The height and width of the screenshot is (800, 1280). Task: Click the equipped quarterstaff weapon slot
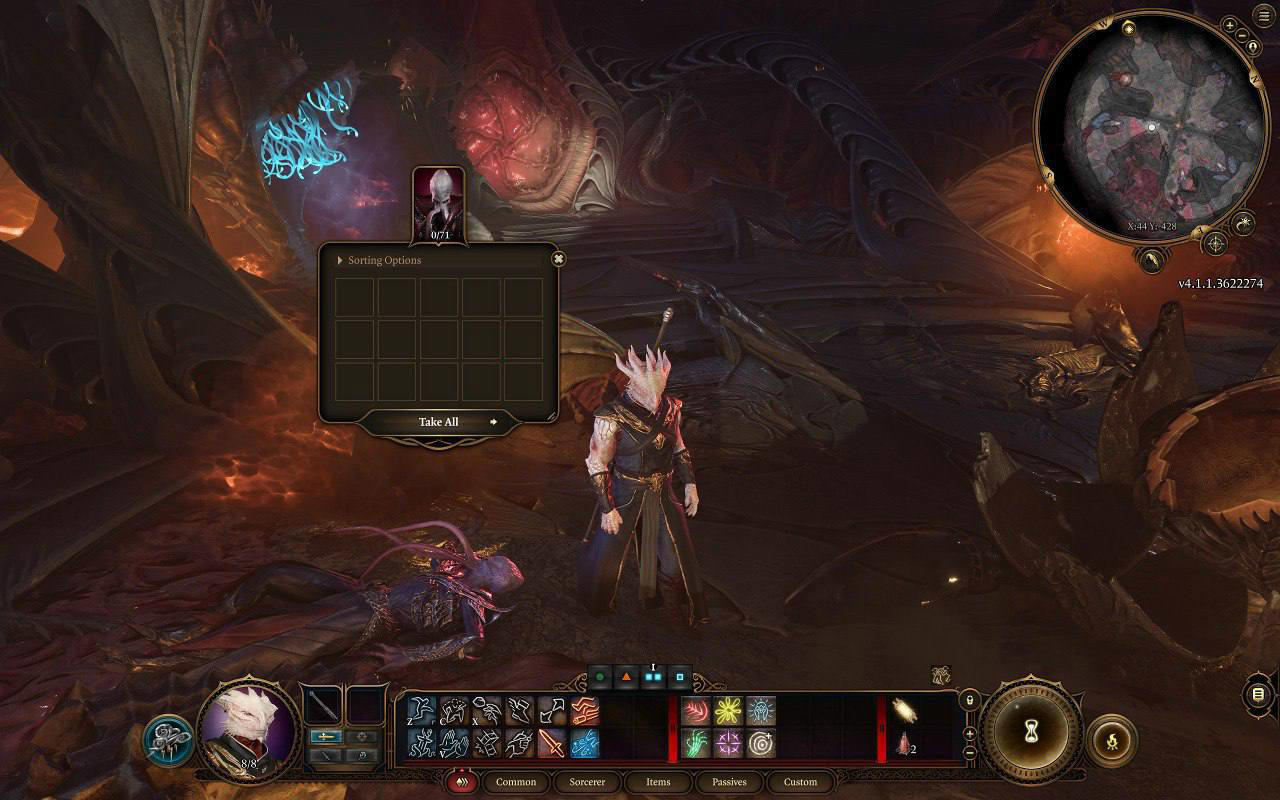tap(324, 706)
